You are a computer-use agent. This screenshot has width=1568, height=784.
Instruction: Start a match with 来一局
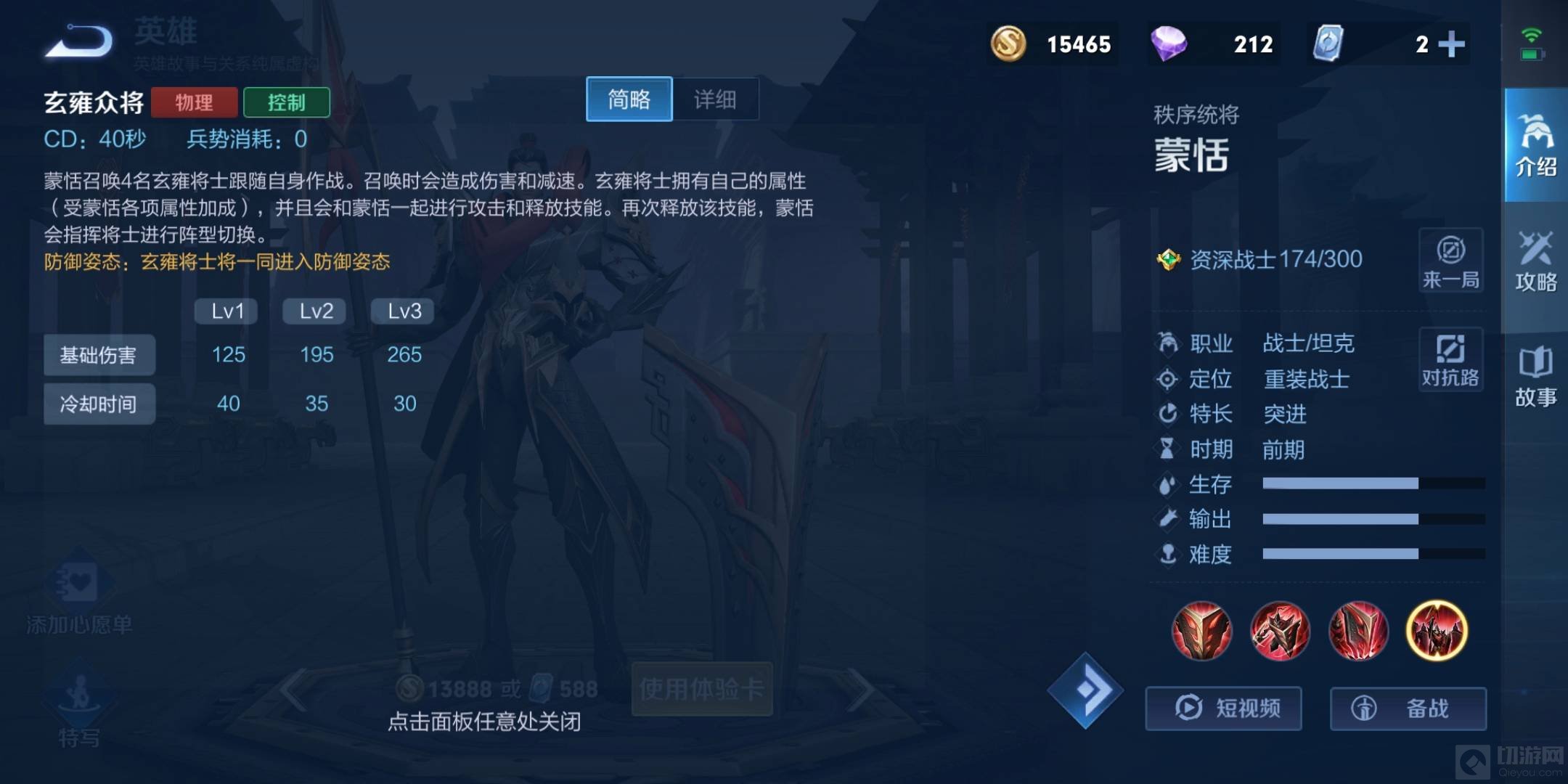(x=1450, y=261)
